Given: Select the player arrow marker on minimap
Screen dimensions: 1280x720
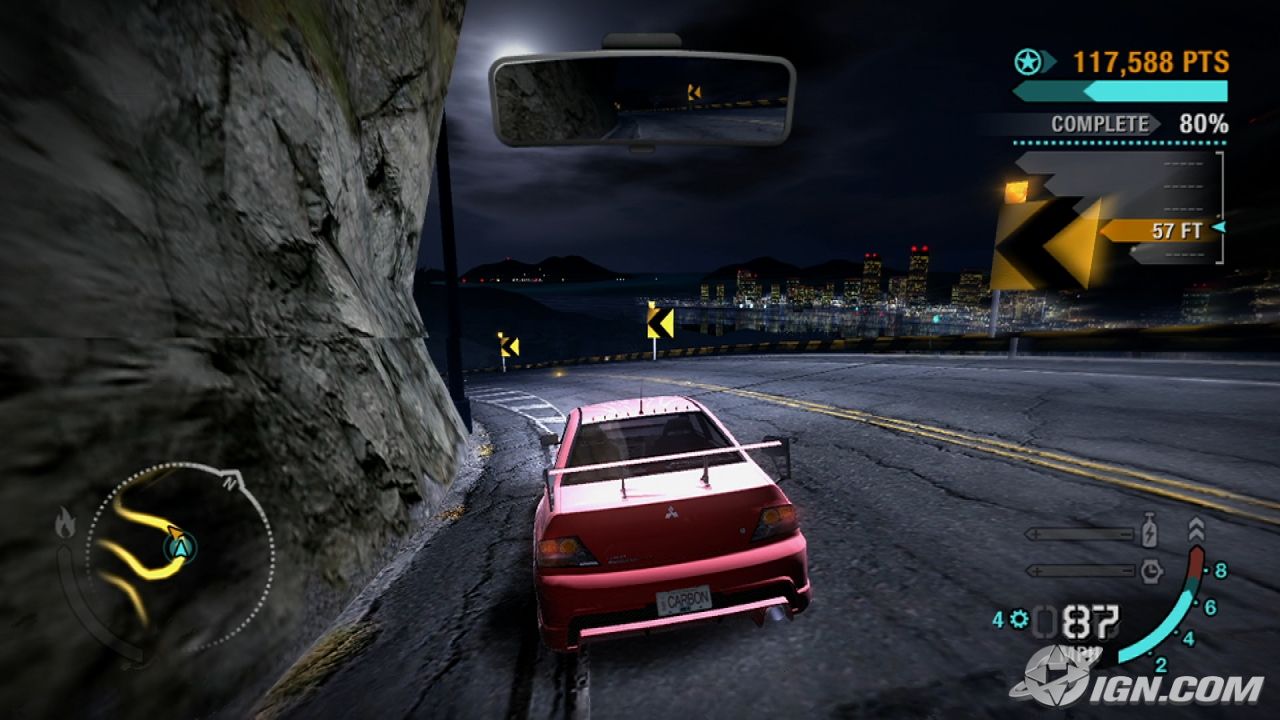Looking at the screenshot, I should click(x=181, y=546).
